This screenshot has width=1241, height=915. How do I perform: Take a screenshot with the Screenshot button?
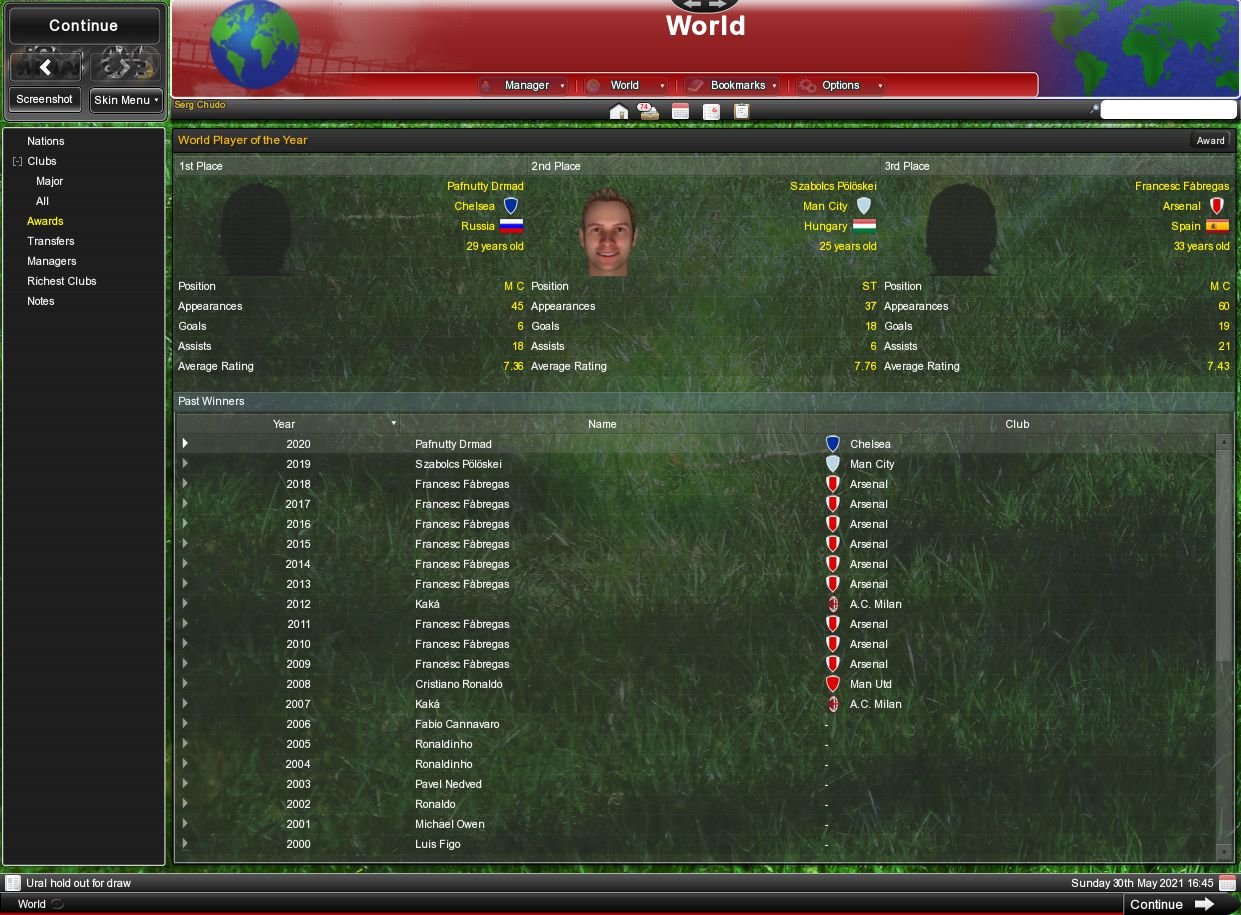click(45, 100)
